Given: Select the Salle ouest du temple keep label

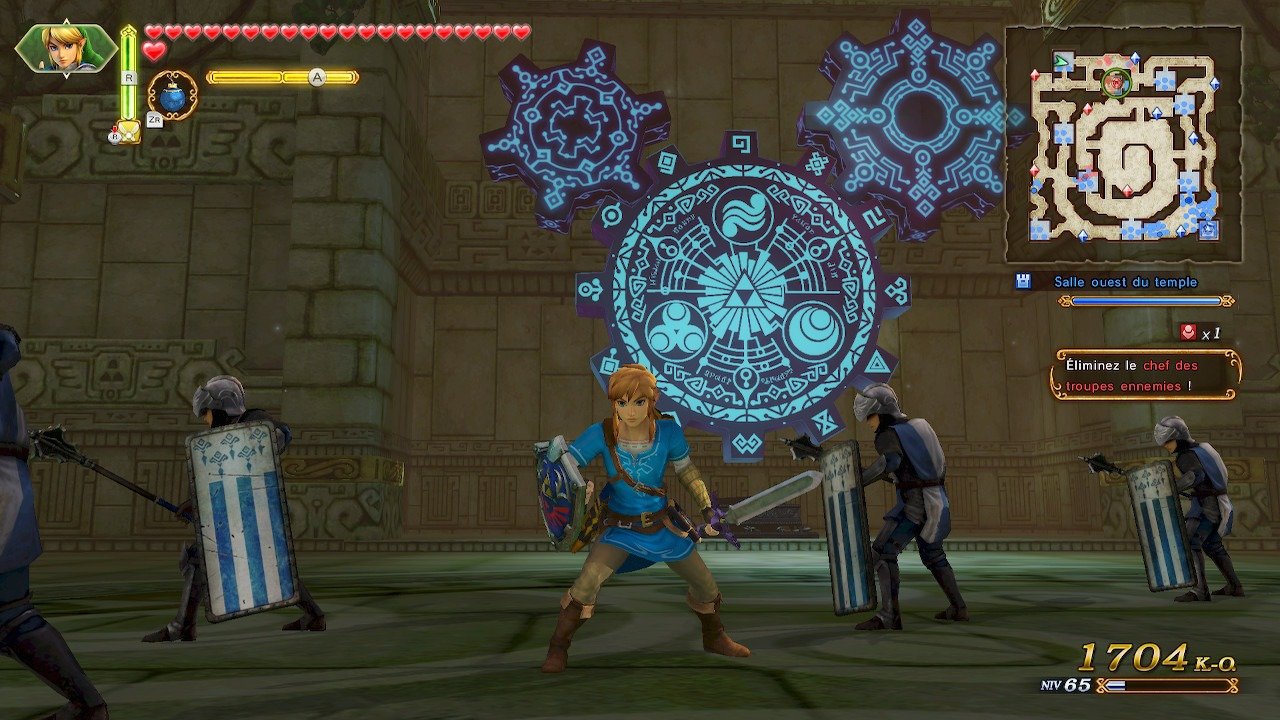Looking at the screenshot, I should 1125,282.
